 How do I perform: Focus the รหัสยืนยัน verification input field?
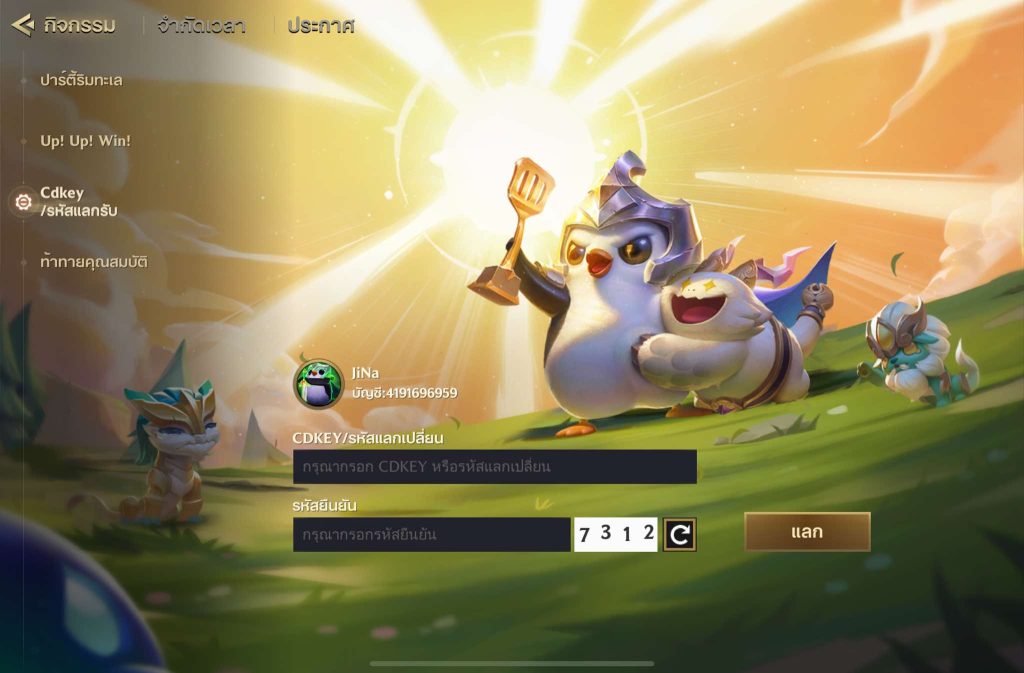(x=431, y=535)
